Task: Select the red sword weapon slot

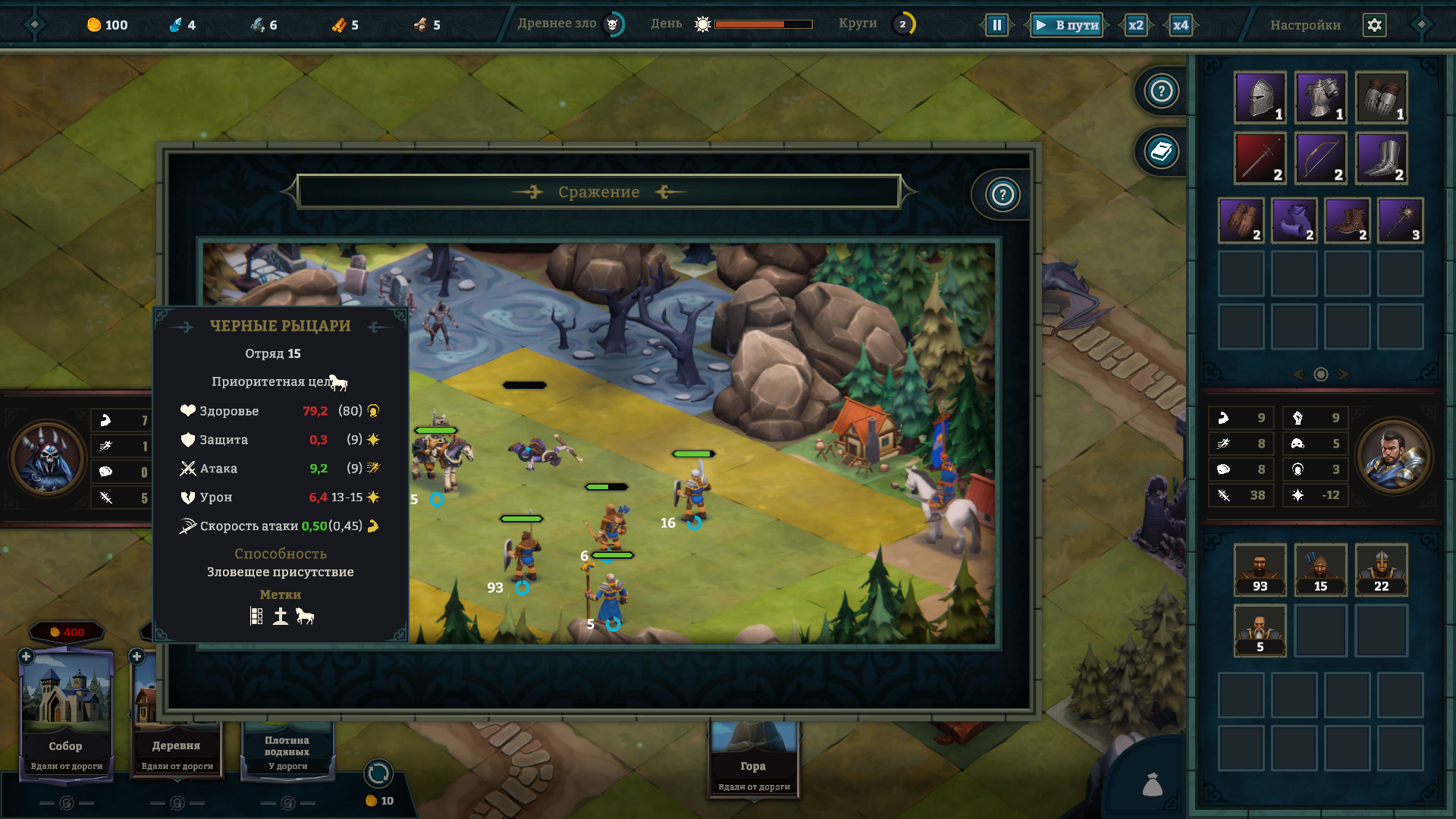Action: click(1260, 158)
